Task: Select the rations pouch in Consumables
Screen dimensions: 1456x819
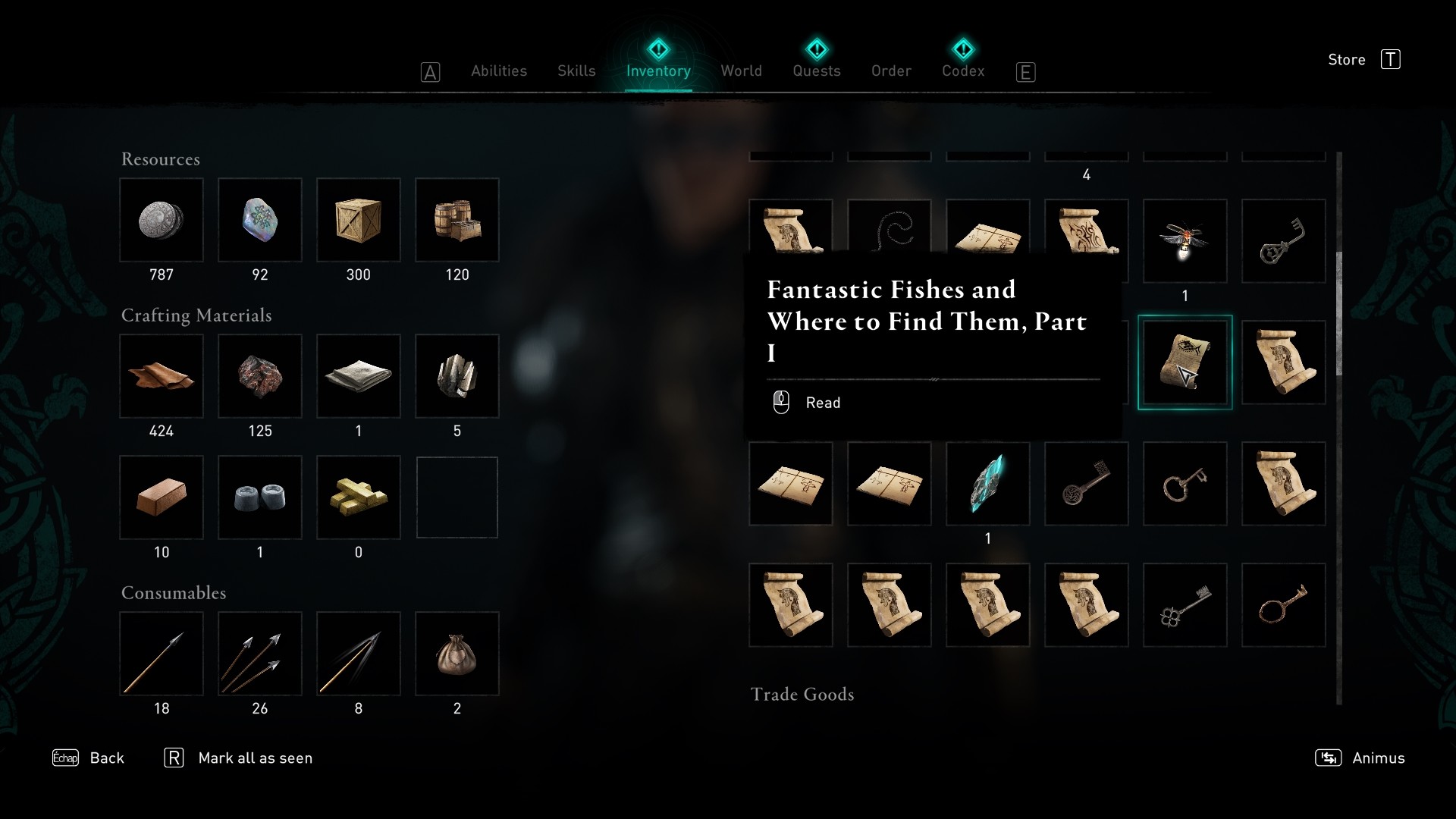Action: pos(457,654)
